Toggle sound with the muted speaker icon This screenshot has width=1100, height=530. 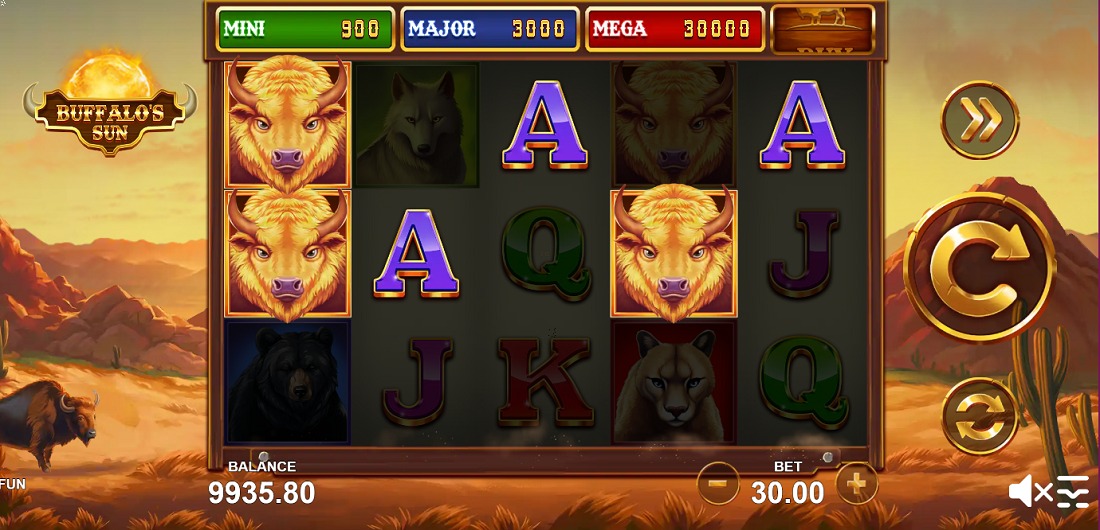tap(1029, 491)
